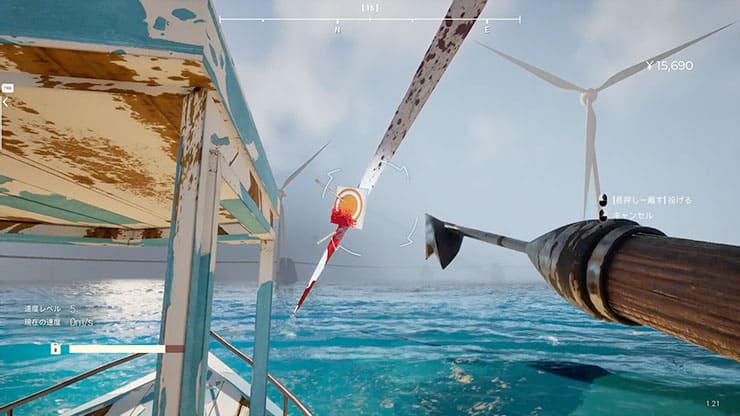Select the compass heading strip
Viewport: 740px width, 416px height.
point(369,19)
